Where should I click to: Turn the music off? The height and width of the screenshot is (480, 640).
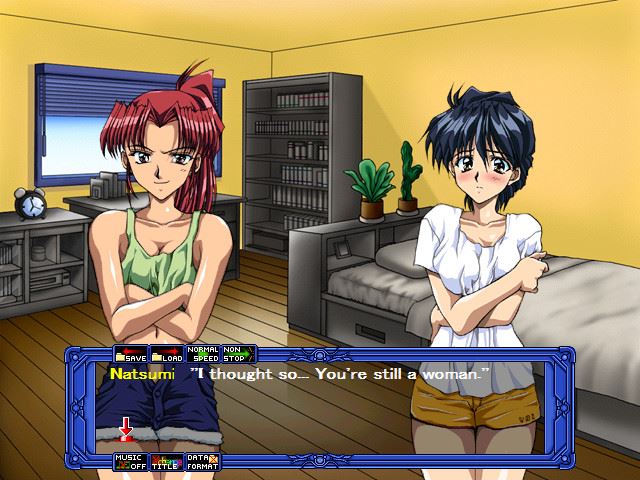131,461
